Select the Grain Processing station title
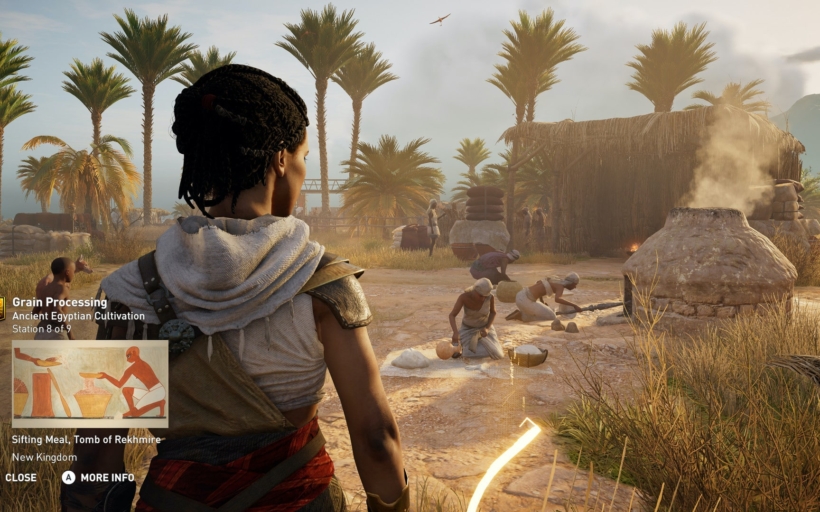820x512 pixels. [59, 302]
